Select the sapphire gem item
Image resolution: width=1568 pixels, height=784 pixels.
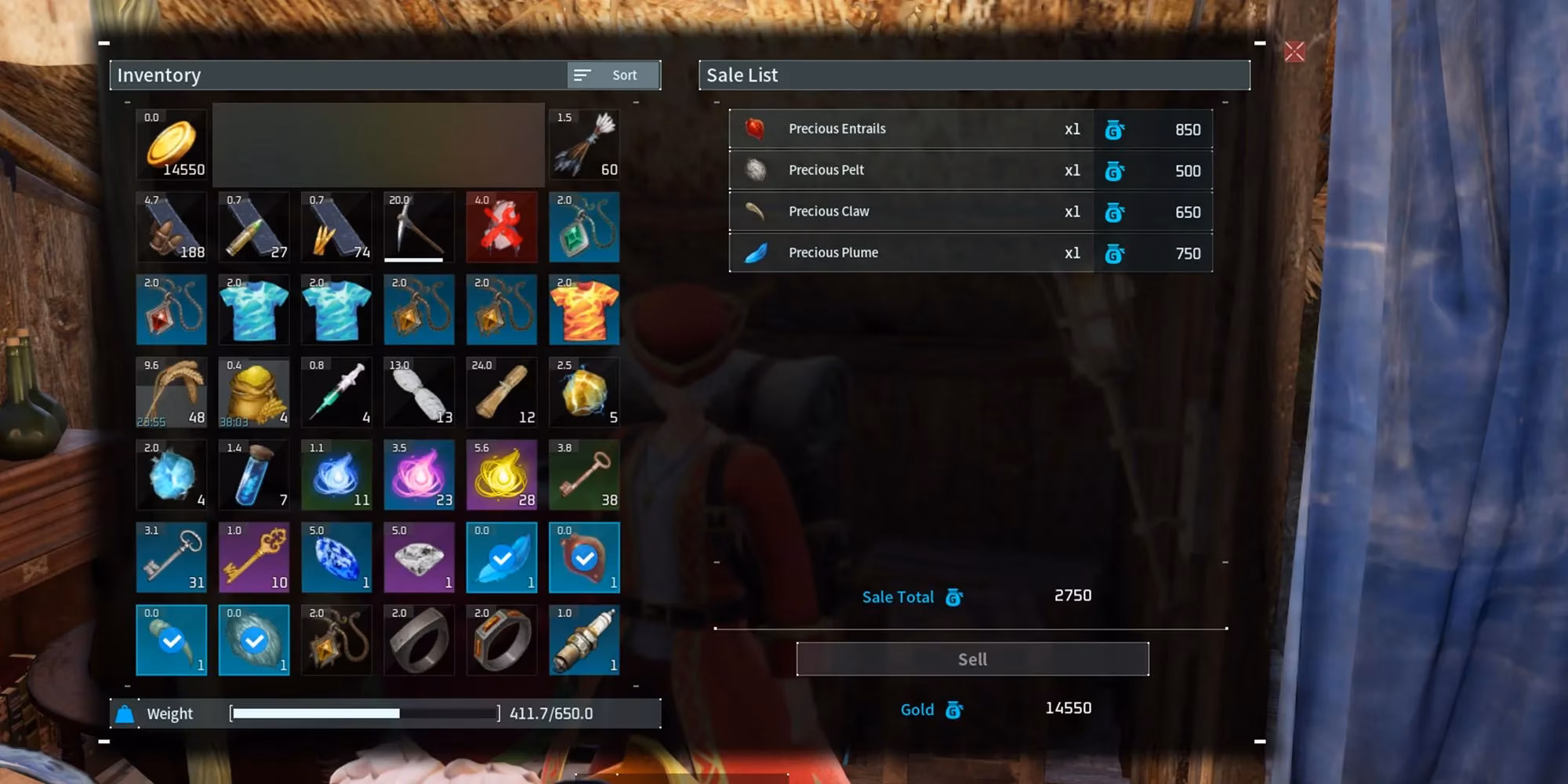point(336,557)
